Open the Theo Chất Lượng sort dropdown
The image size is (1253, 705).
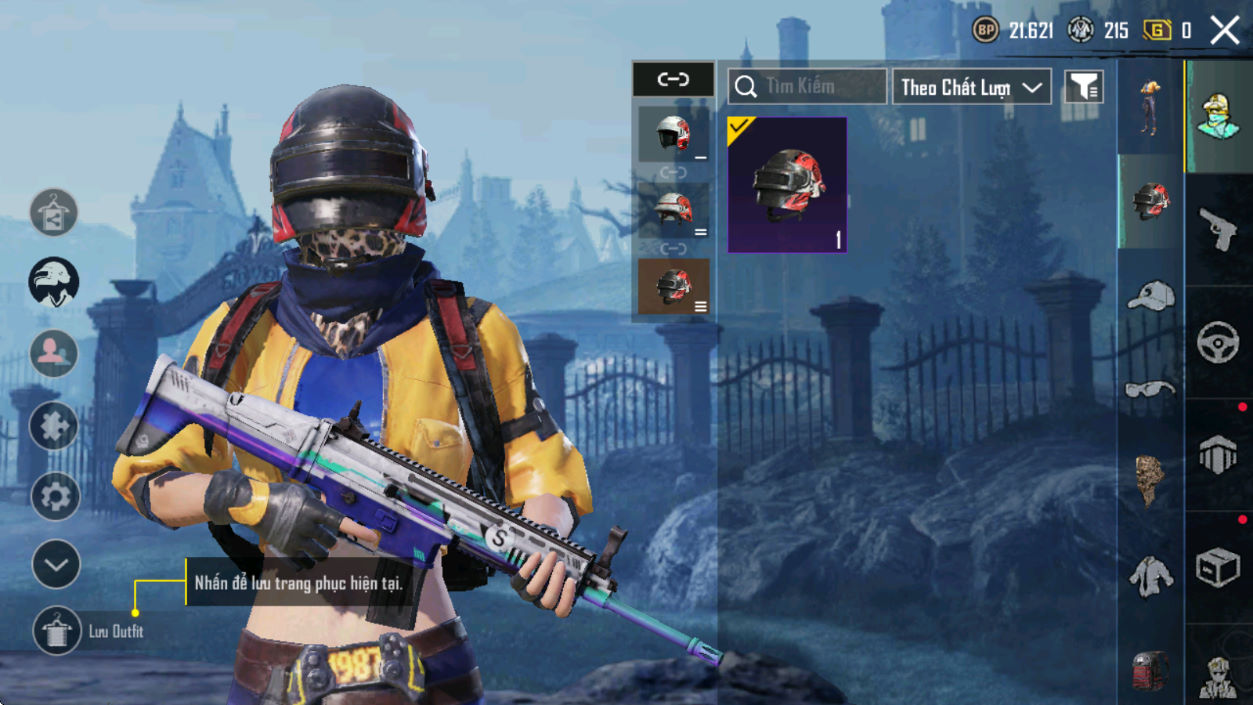pos(971,87)
